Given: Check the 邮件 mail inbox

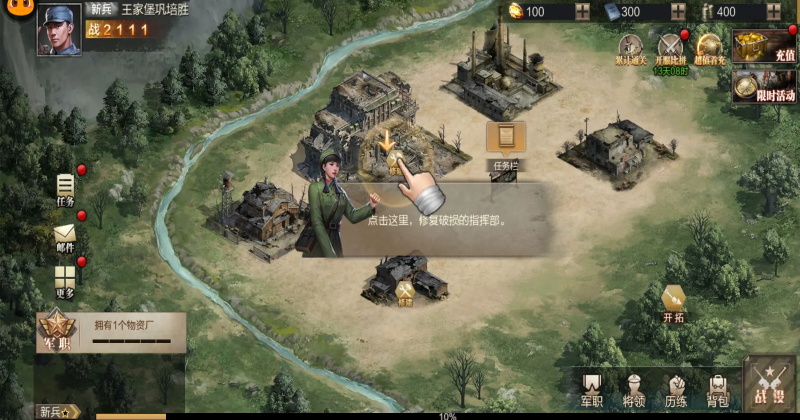Looking at the screenshot, I should click(x=66, y=239).
